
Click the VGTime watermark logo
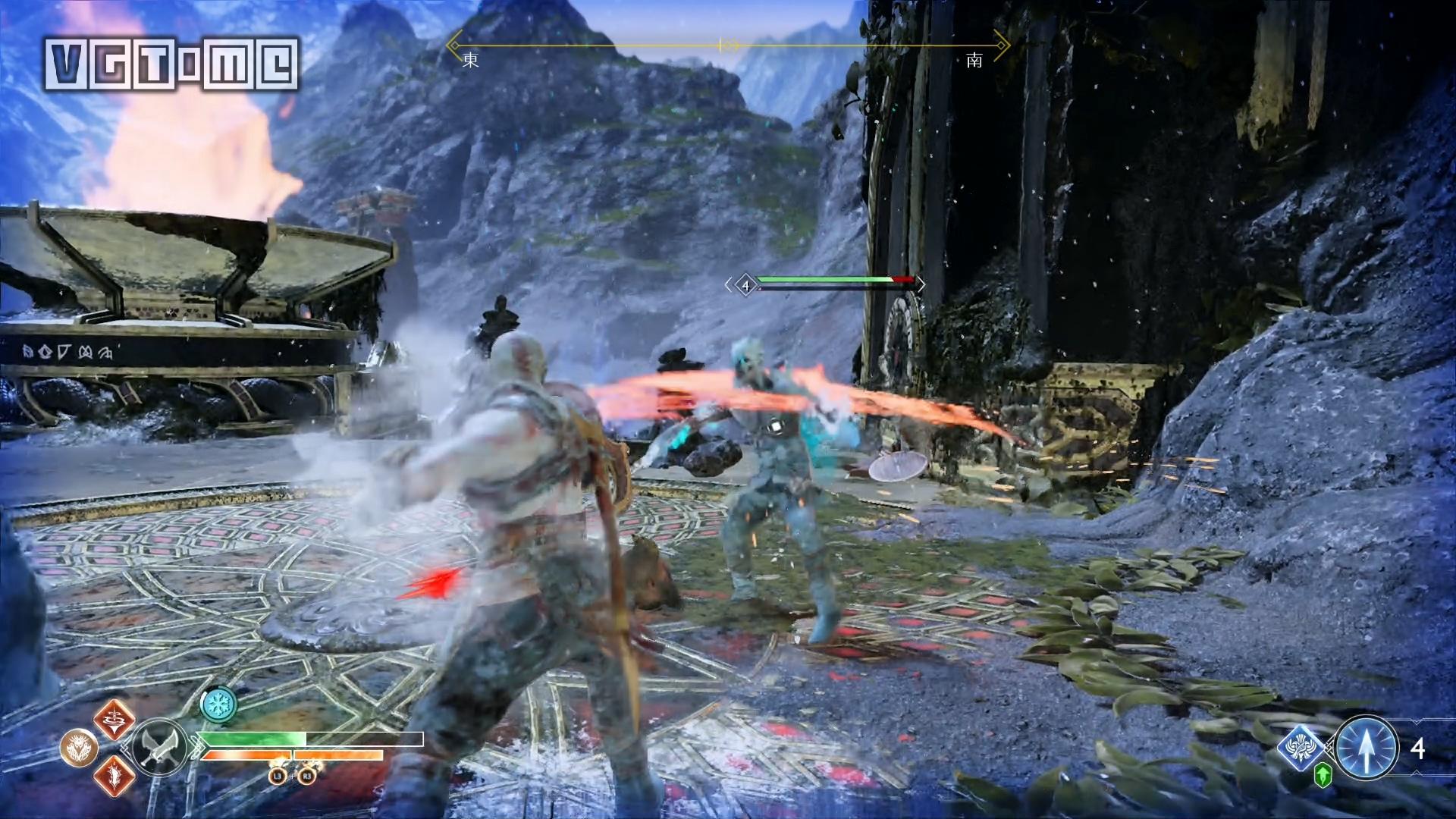[171, 62]
